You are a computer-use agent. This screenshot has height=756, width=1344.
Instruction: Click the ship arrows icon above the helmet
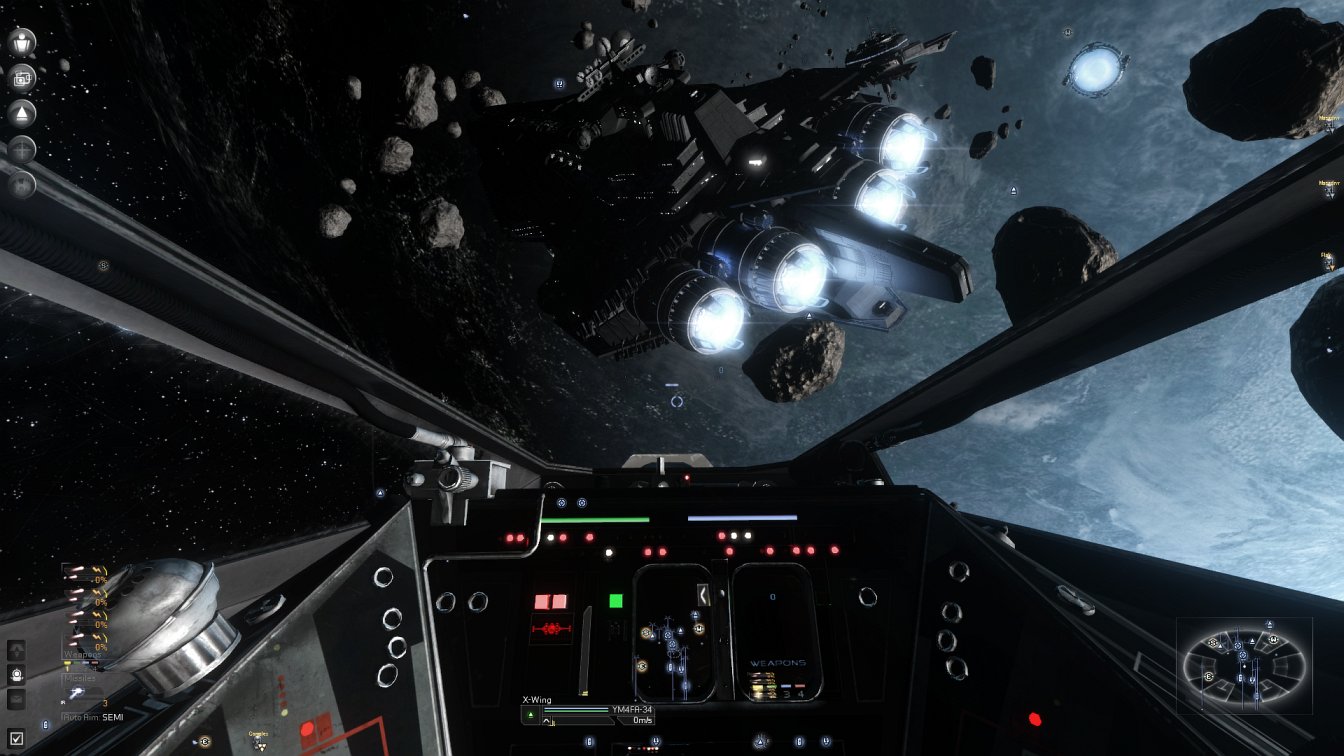[x=16, y=650]
